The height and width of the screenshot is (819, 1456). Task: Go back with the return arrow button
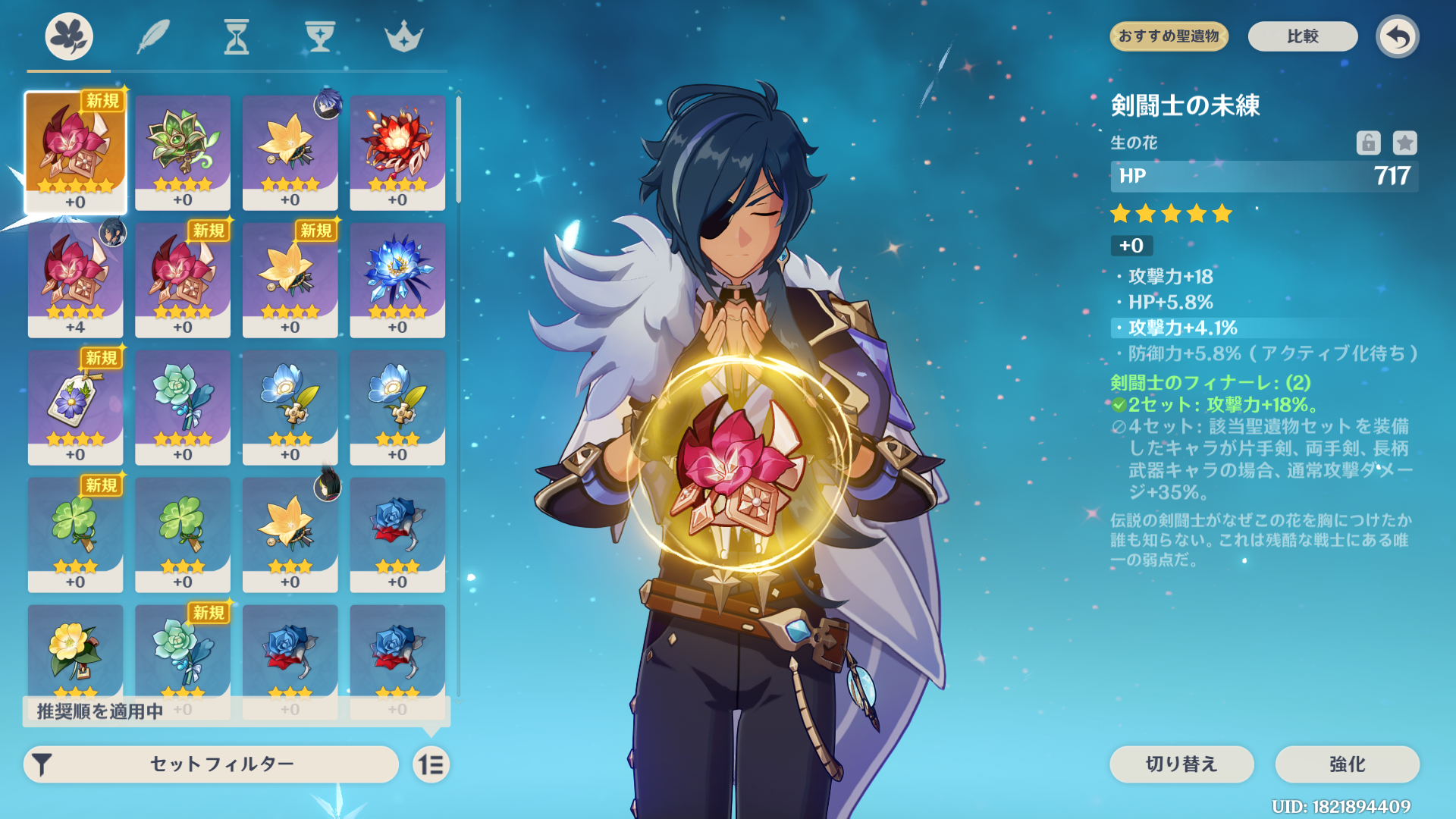point(1397,36)
